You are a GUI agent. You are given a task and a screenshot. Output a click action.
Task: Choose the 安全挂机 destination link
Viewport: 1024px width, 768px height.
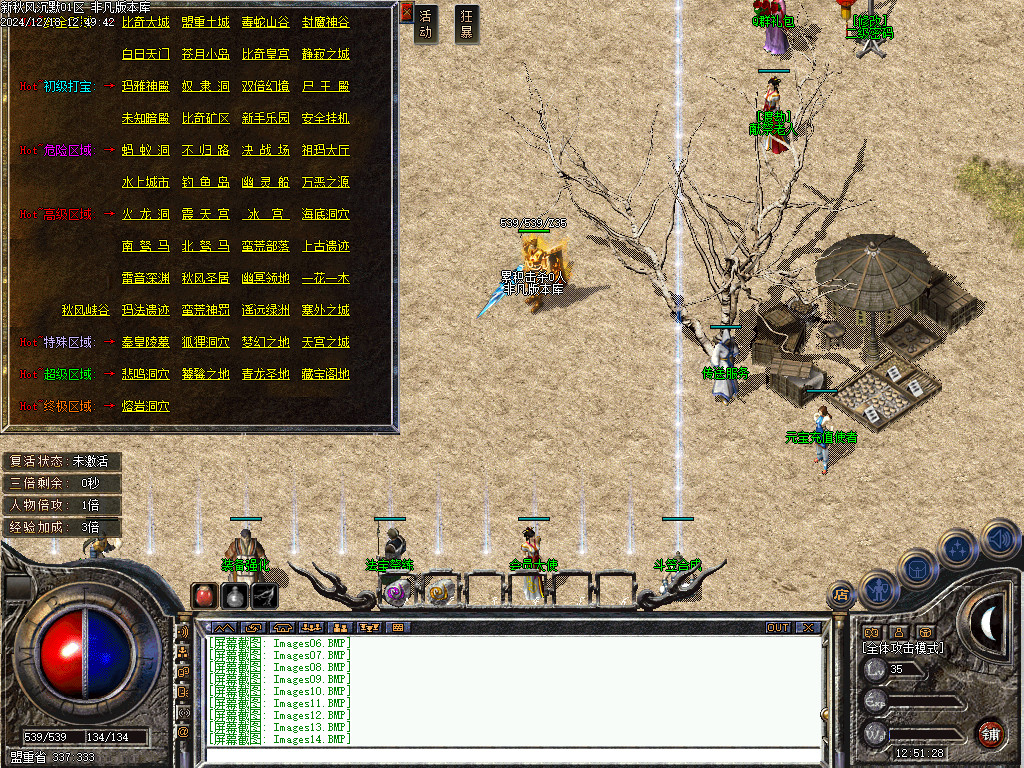tap(325, 118)
